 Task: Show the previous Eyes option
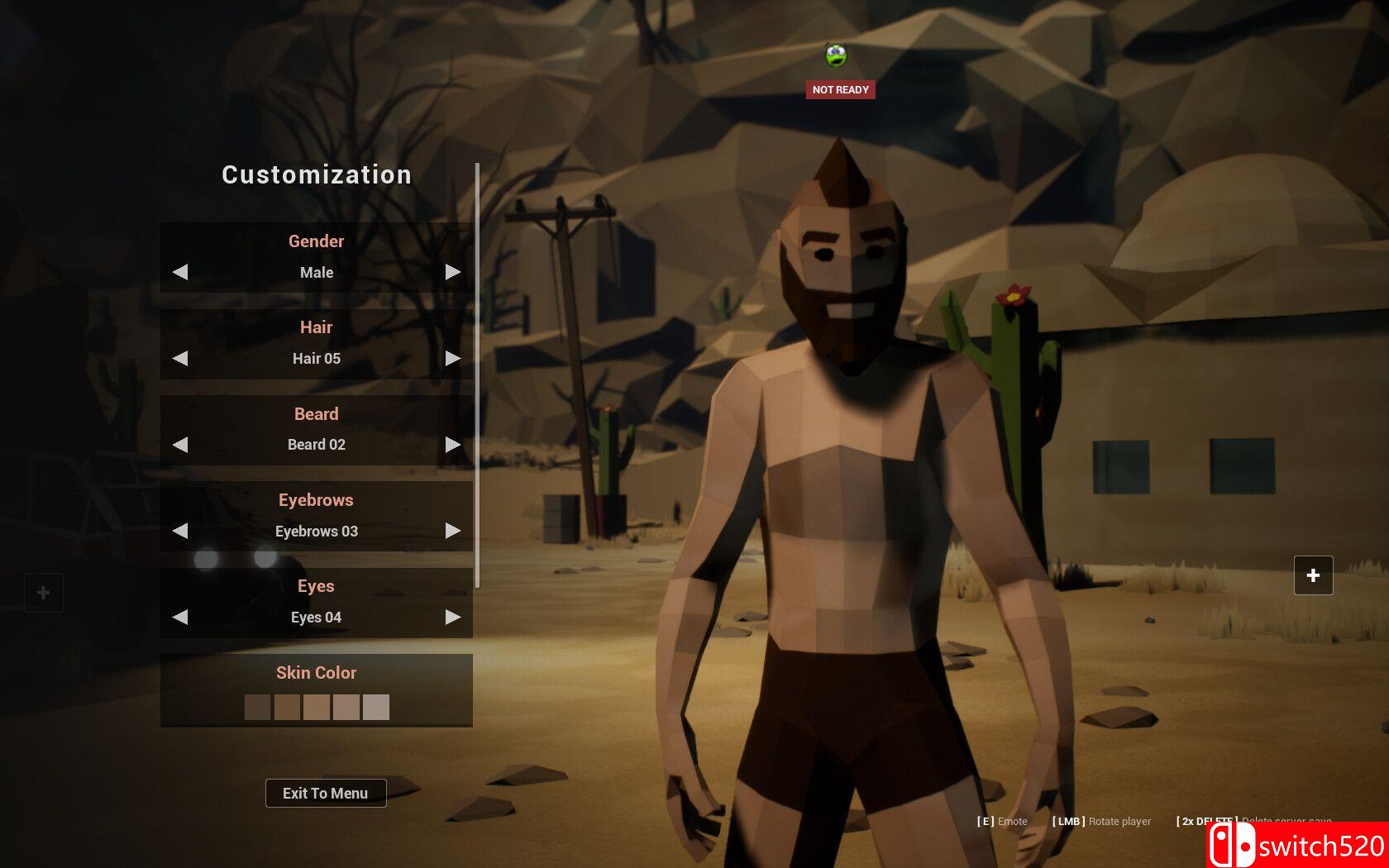point(180,617)
